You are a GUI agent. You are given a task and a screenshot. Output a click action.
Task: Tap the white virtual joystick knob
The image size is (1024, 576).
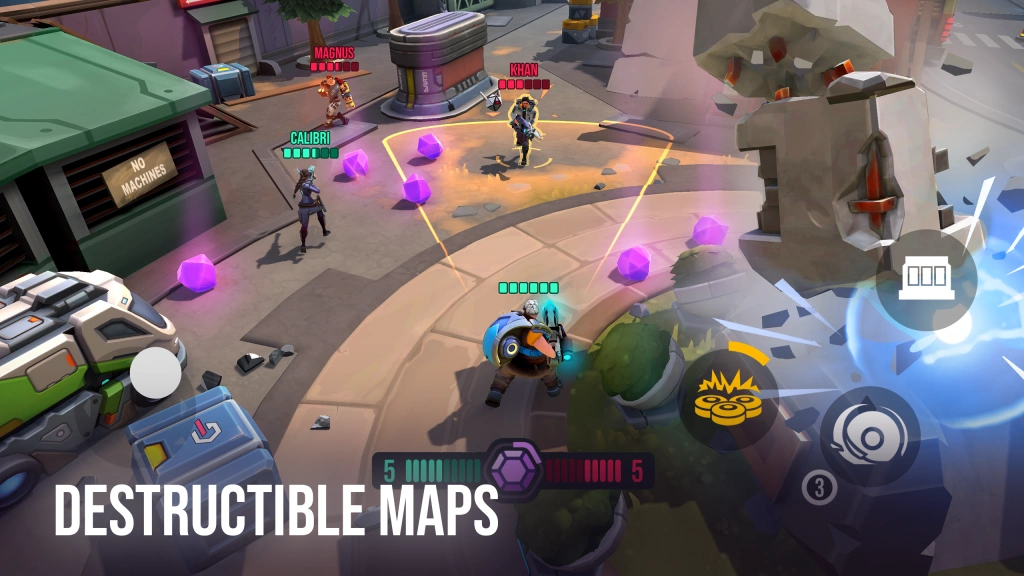tap(156, 375)
